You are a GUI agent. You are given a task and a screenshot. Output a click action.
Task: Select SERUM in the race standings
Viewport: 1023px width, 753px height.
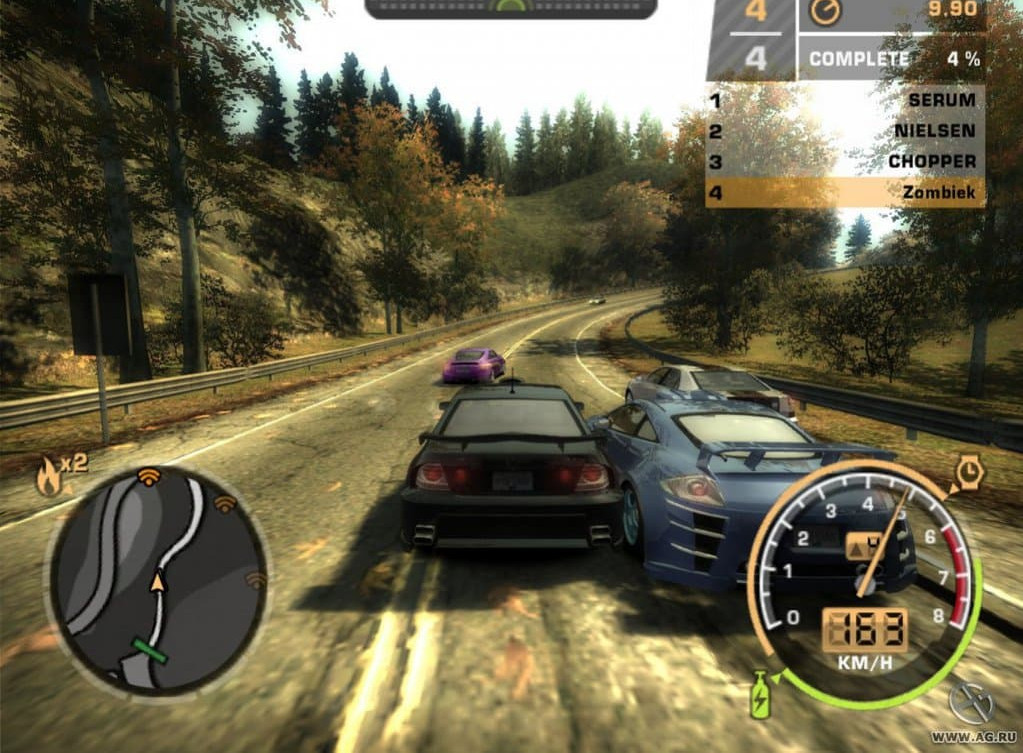pos(845,101)
